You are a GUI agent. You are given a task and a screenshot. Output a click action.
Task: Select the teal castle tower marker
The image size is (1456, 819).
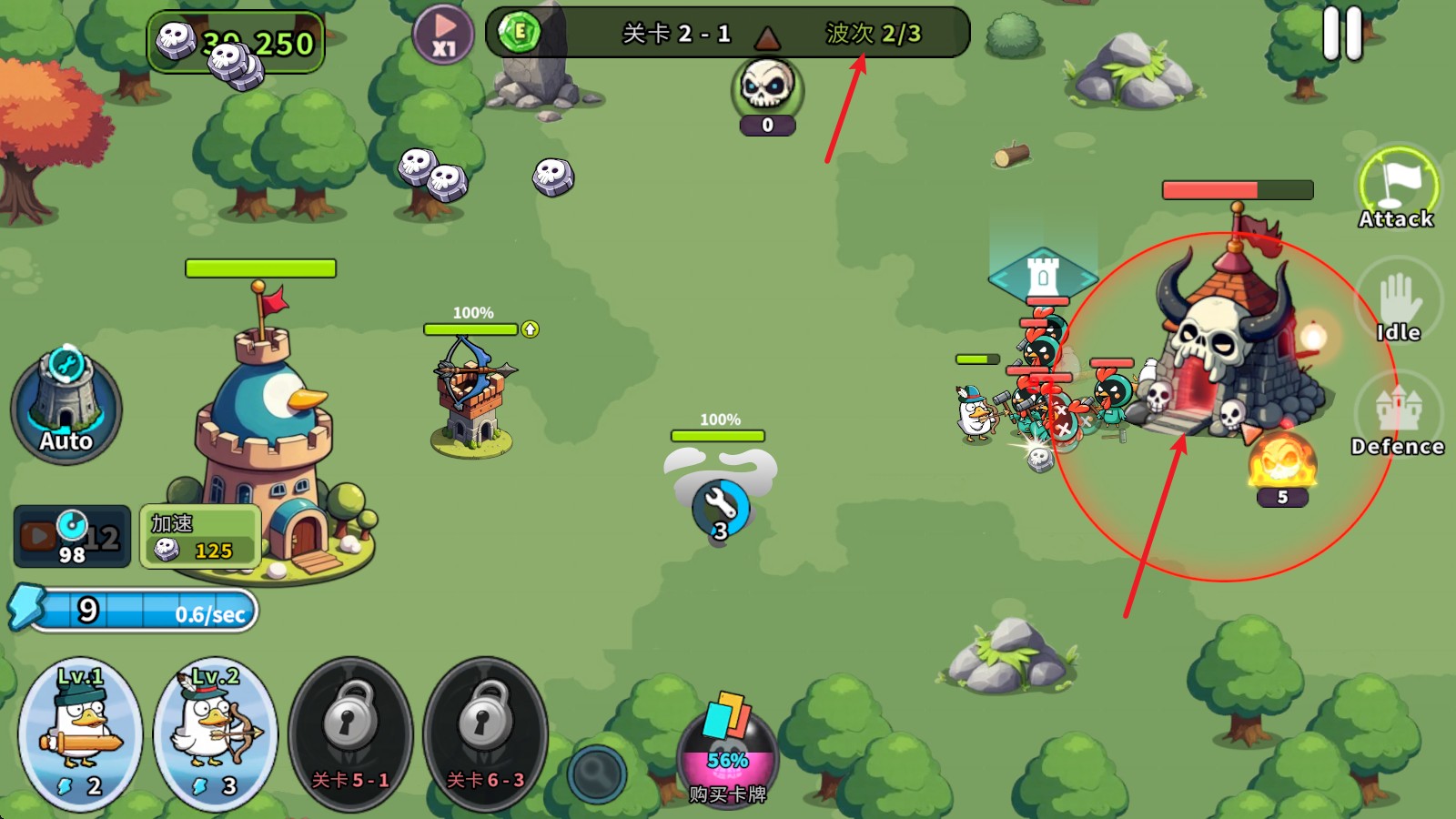tap(1043, 275)
